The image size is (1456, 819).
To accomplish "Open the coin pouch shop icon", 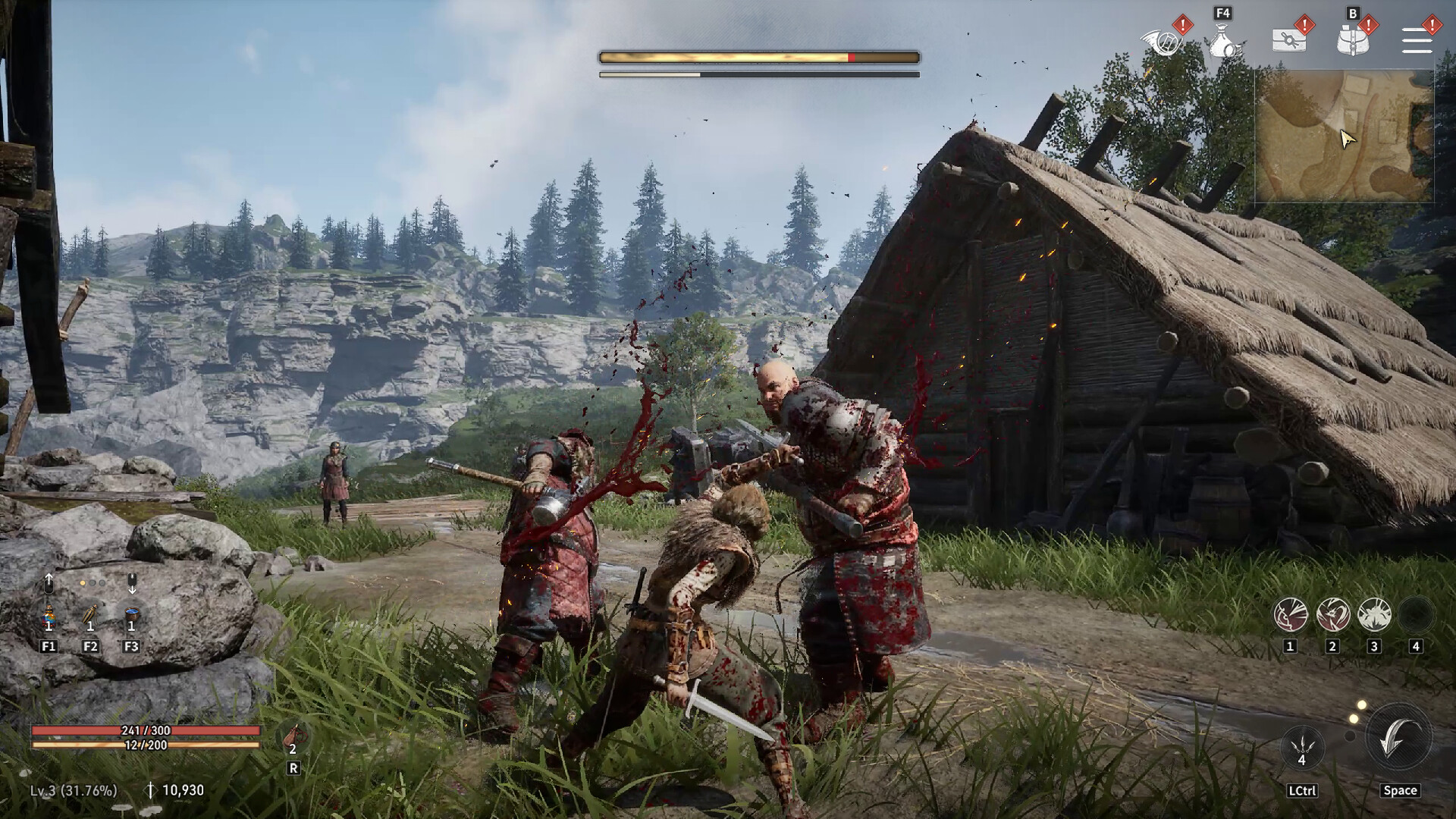I will (1223, 41).
